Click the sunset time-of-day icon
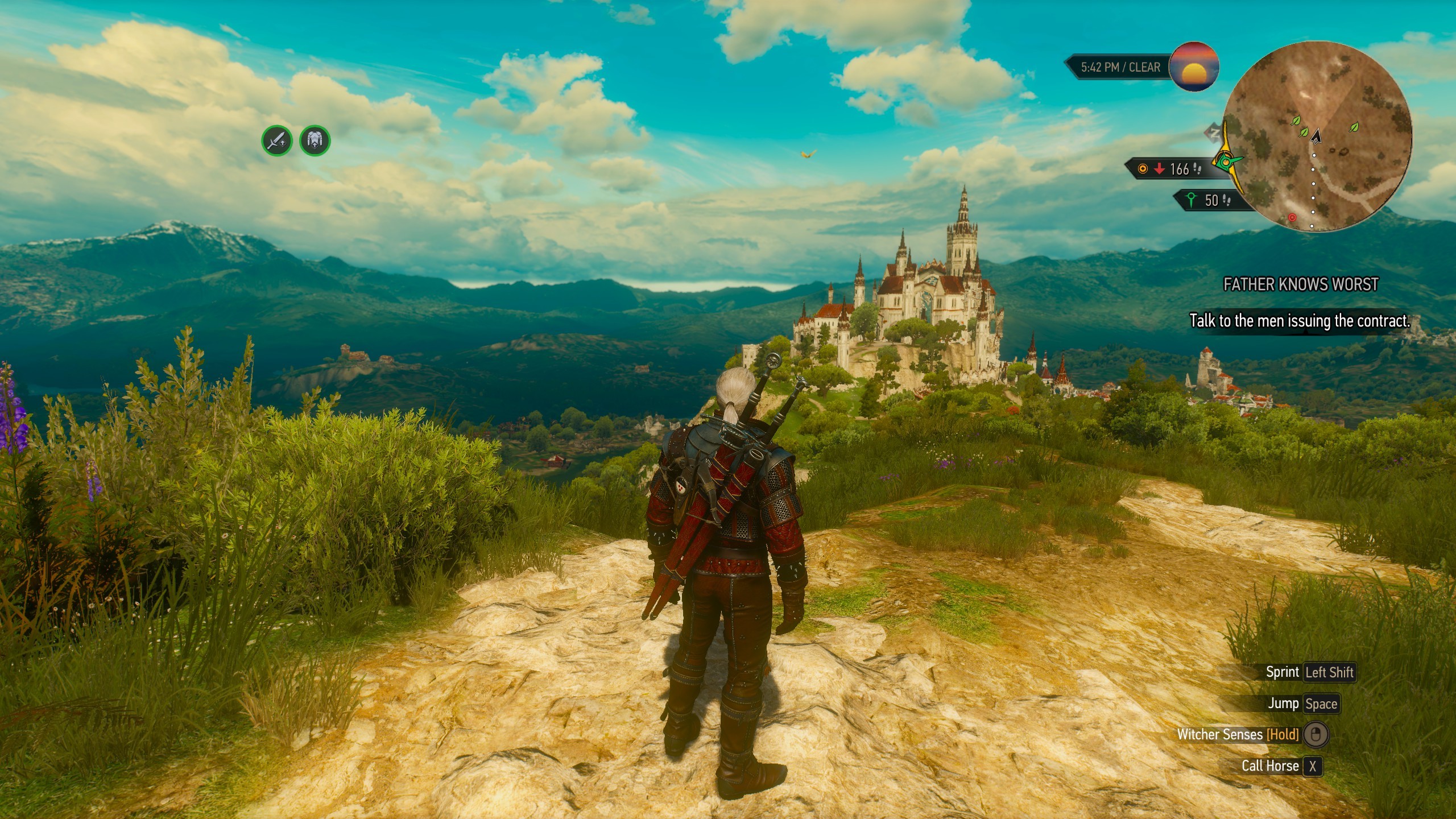The image size is (1456, 819). [x=1194, y=67]
